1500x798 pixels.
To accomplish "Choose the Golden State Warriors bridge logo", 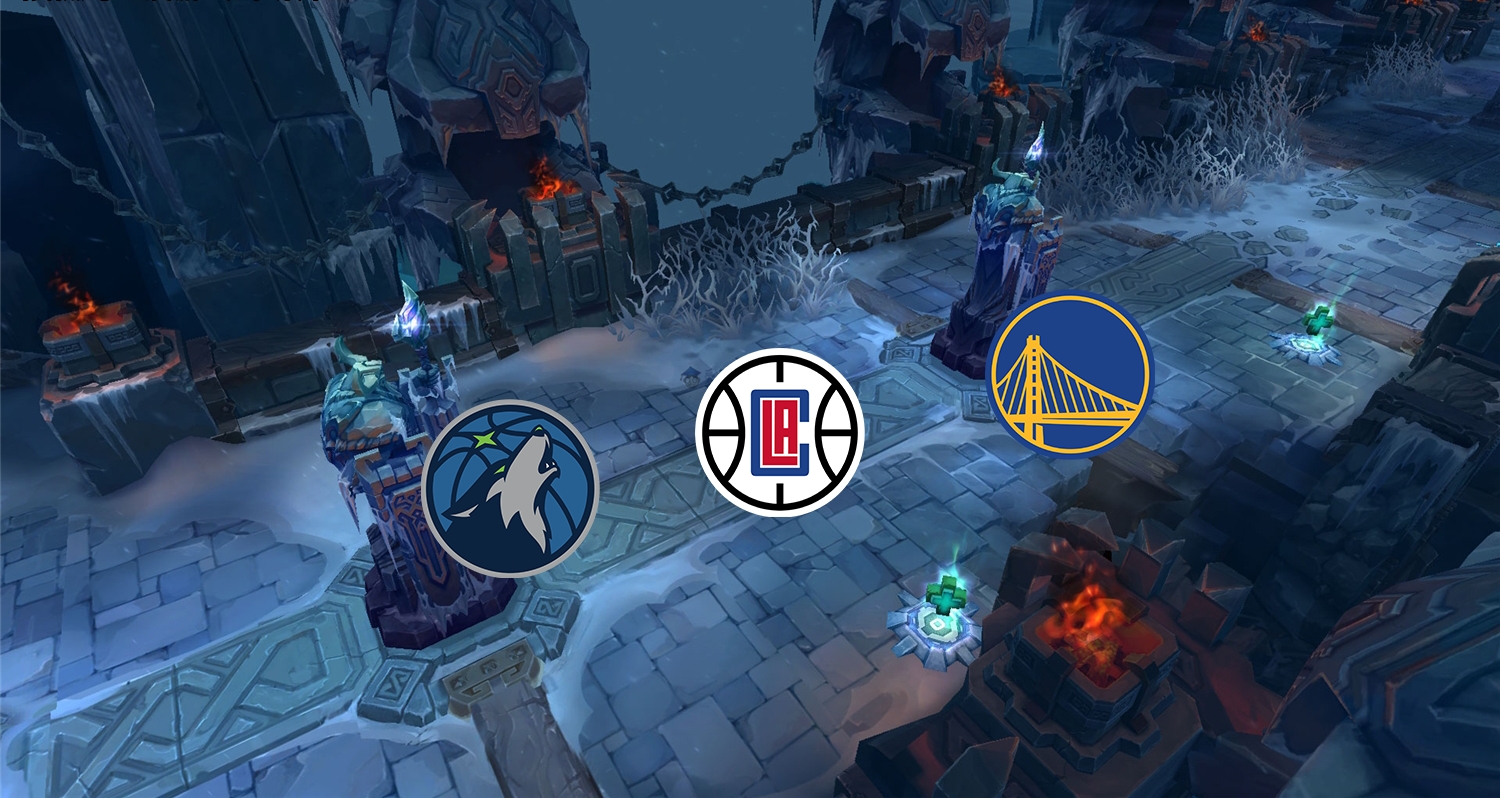I will click(1069, 373).
